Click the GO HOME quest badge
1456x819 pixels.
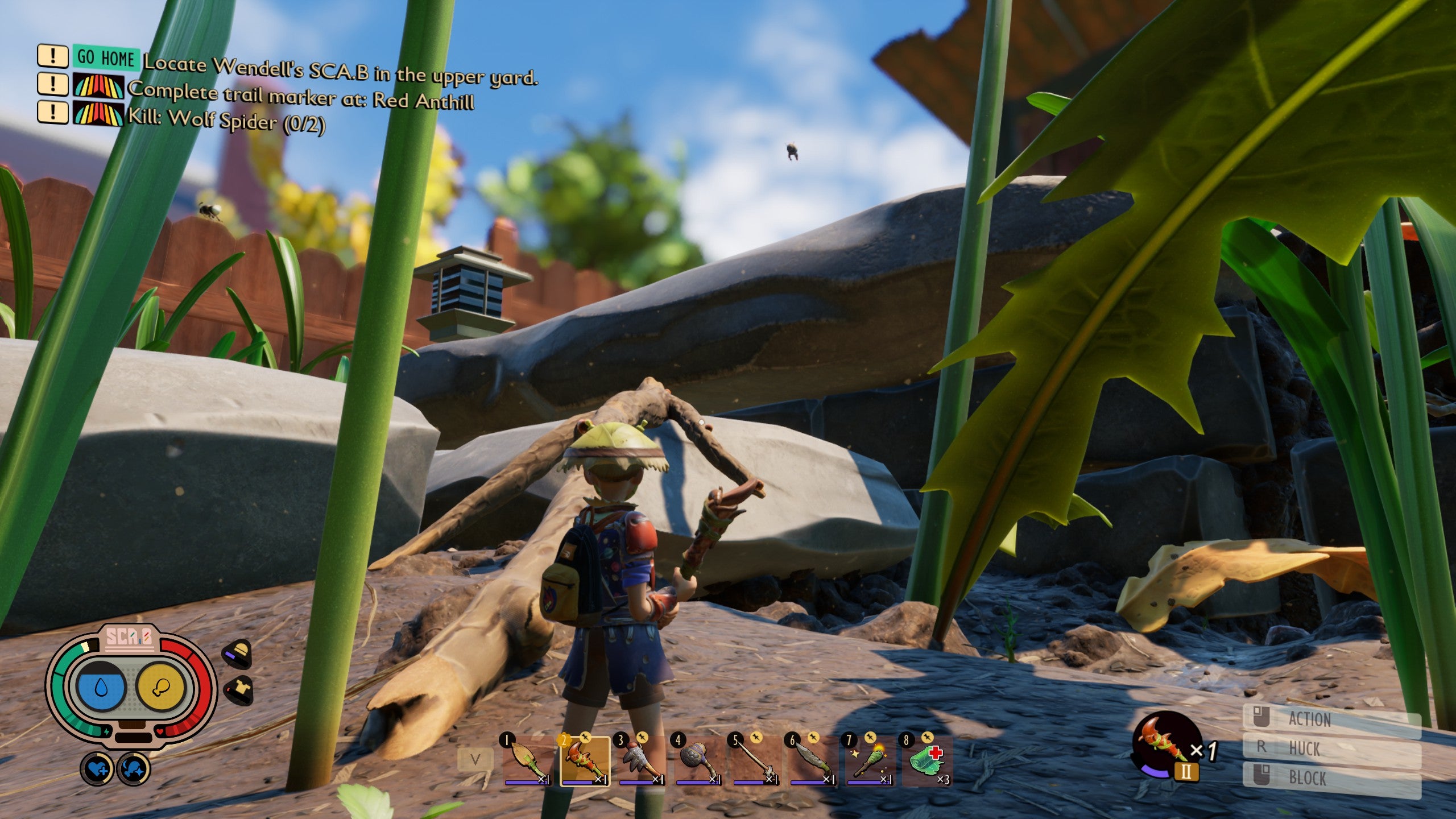[105, 57]
